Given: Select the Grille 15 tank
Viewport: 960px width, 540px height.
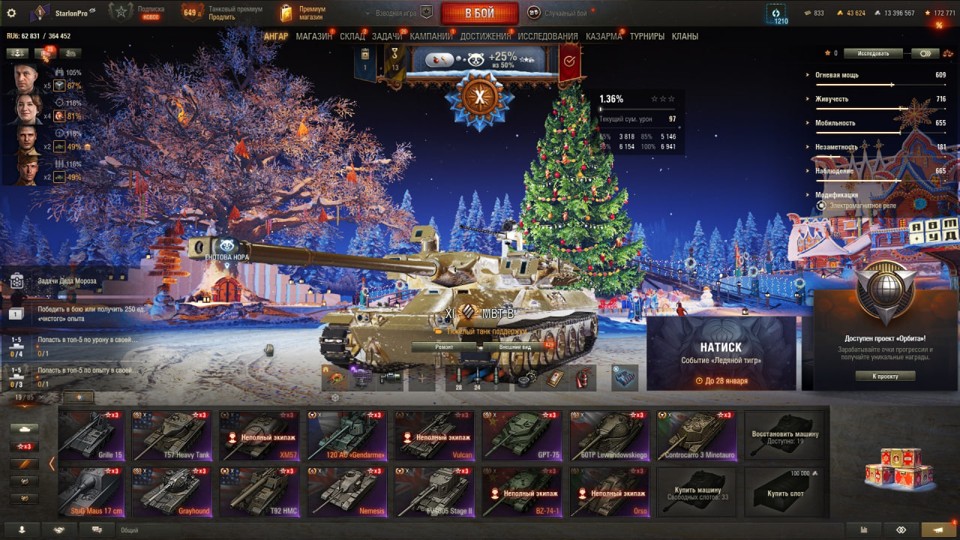Looking at the screenshot, I should point(91,435).
